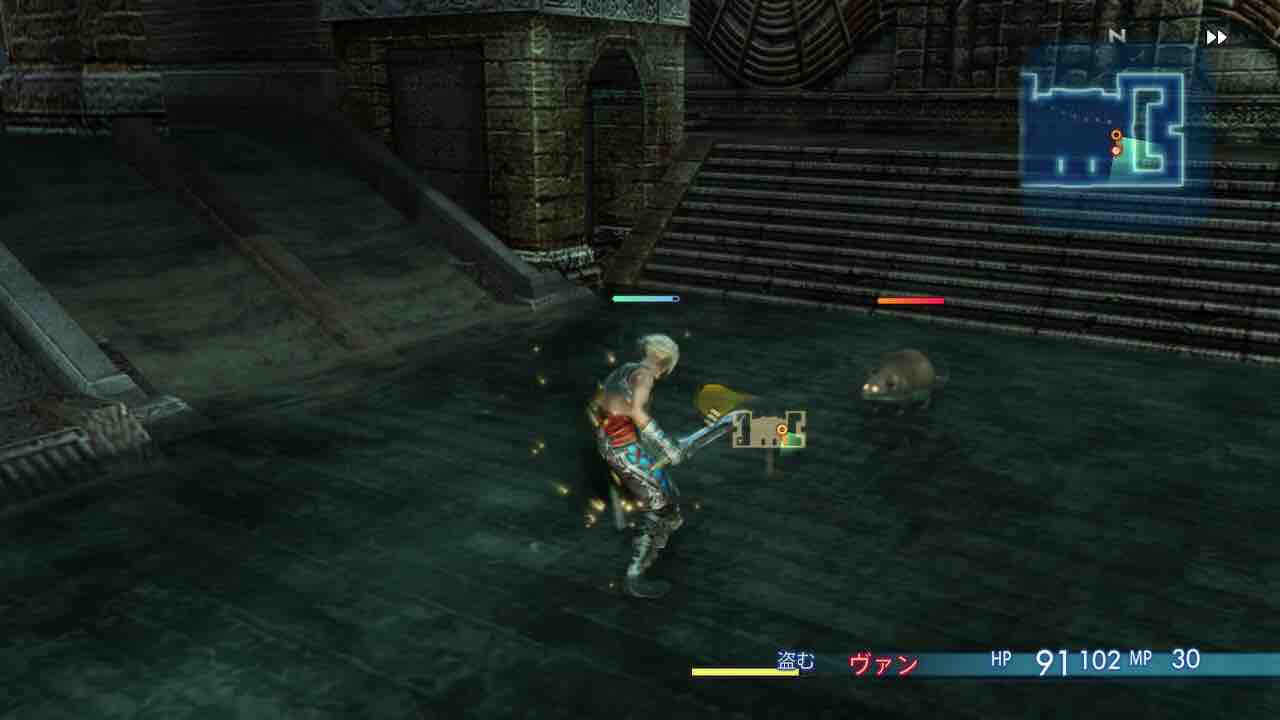
Task: Click the fast-forward speed icon
Action: point(1215,36)
